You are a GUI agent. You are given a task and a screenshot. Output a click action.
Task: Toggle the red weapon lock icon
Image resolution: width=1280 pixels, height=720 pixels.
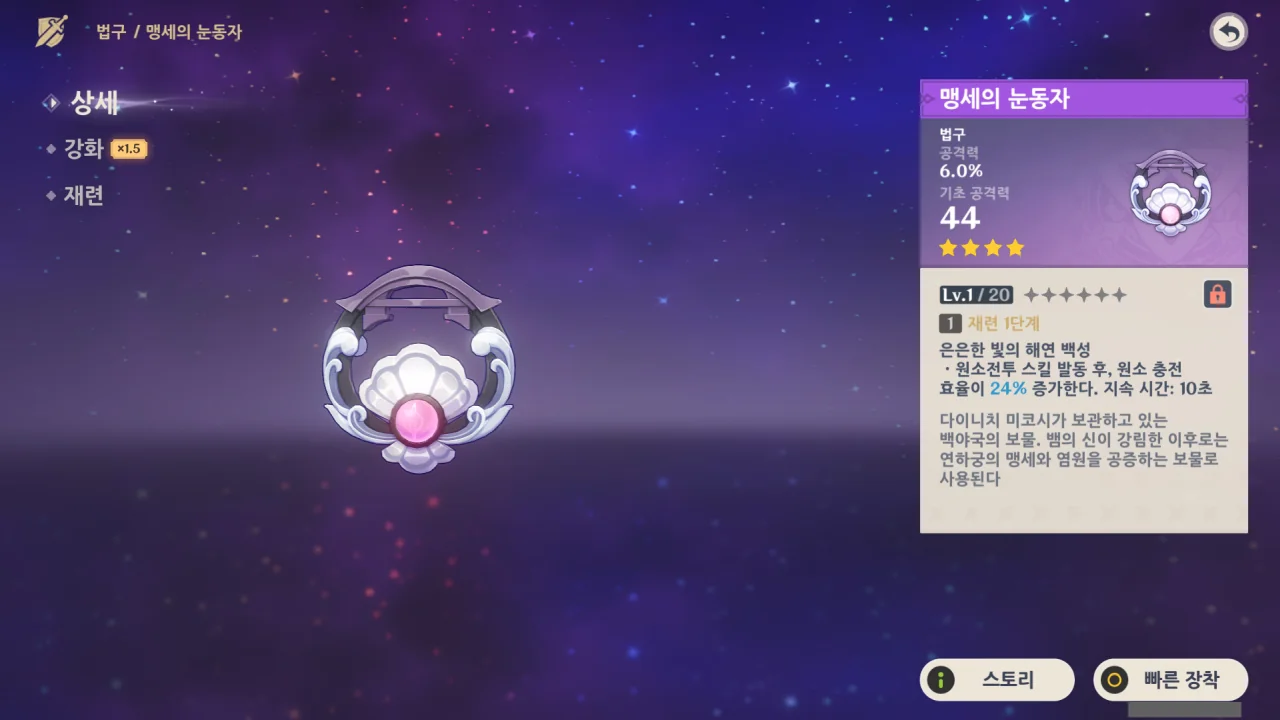tap(1217, 294)
